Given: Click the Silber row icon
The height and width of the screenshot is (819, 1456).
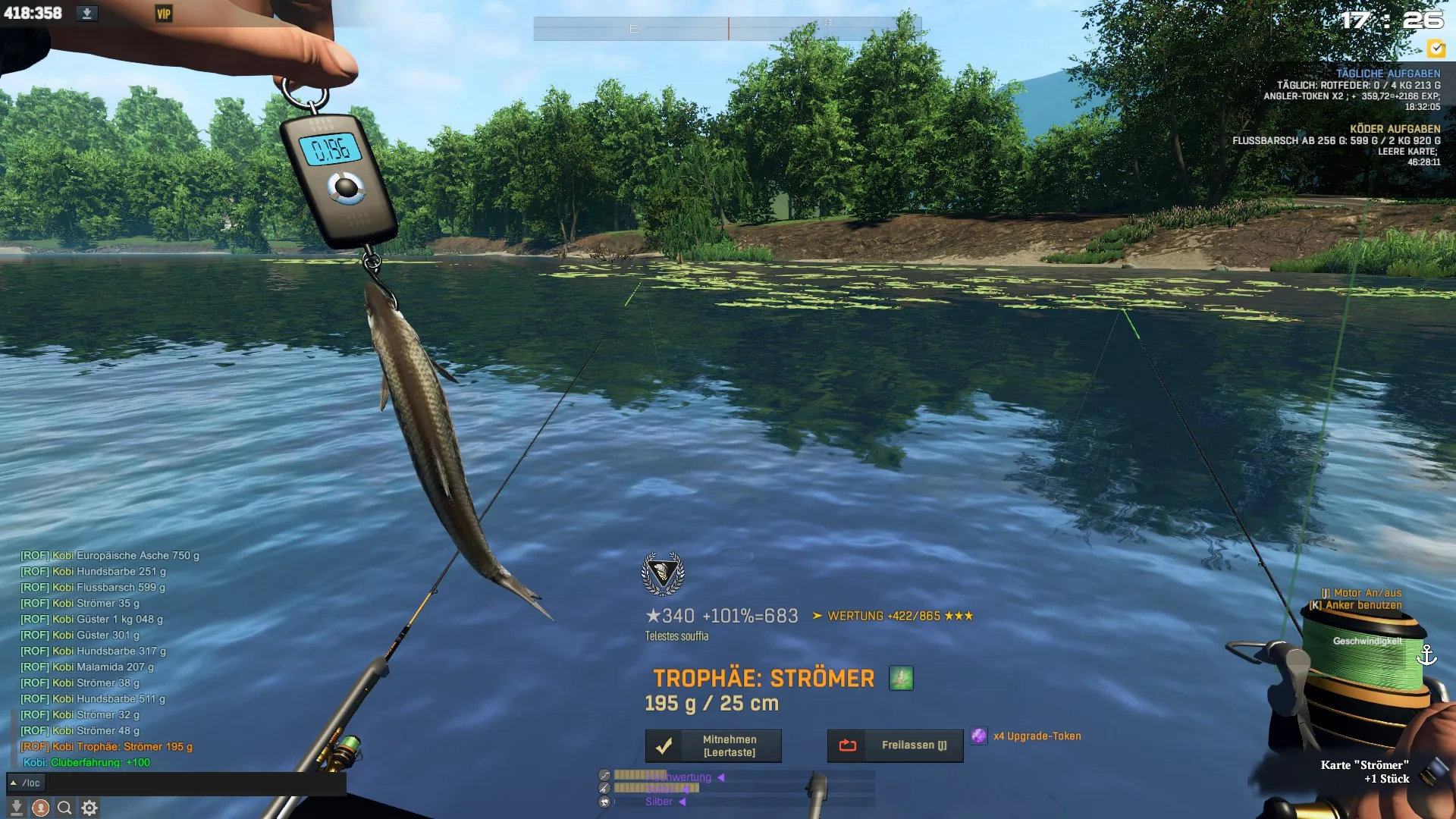Looking at the screenshot, I should (604, 802).
